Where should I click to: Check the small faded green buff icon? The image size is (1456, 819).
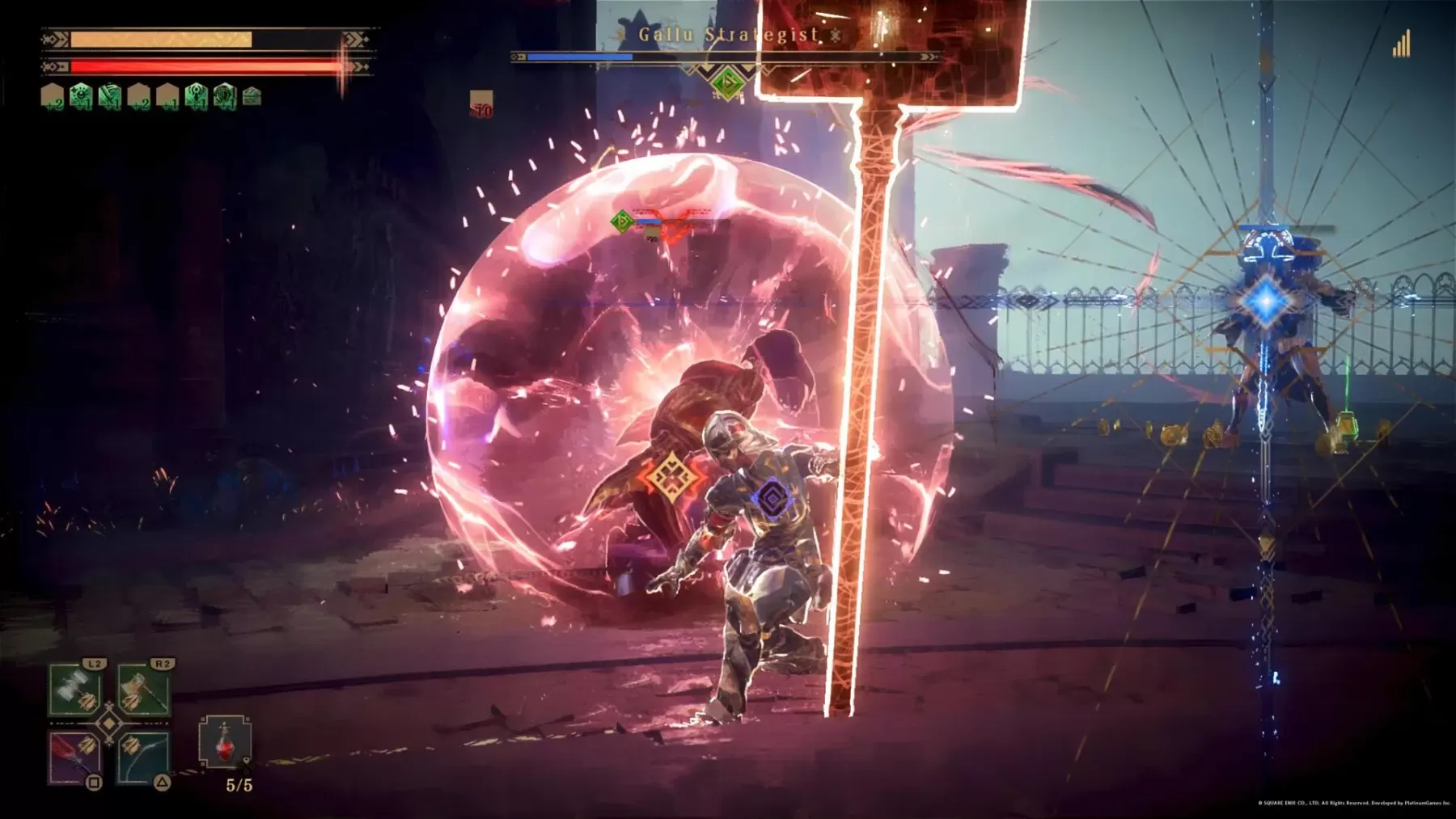click(x=252, y=97)
